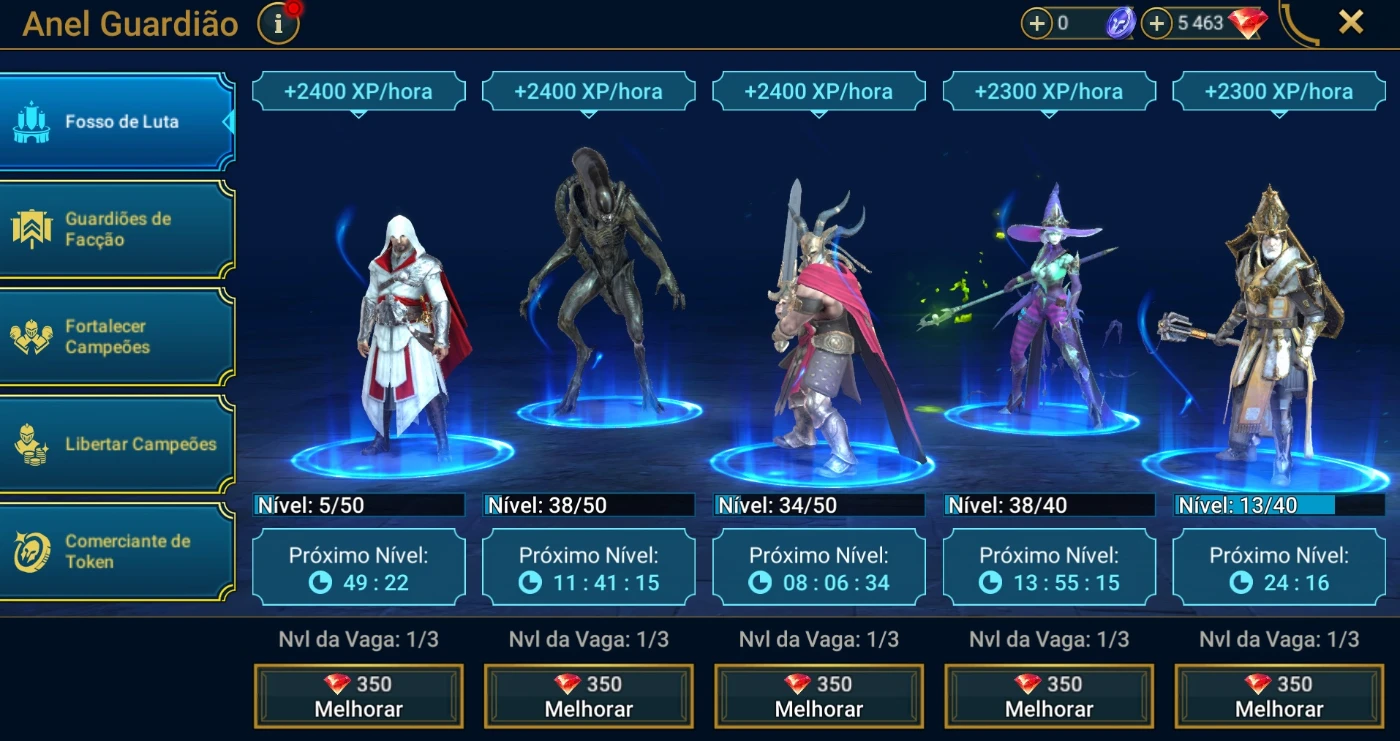Click Melhorar under the Nível 34/50 slot
The width and height of the screenshot is (1400, 741).
coord(819,696)
